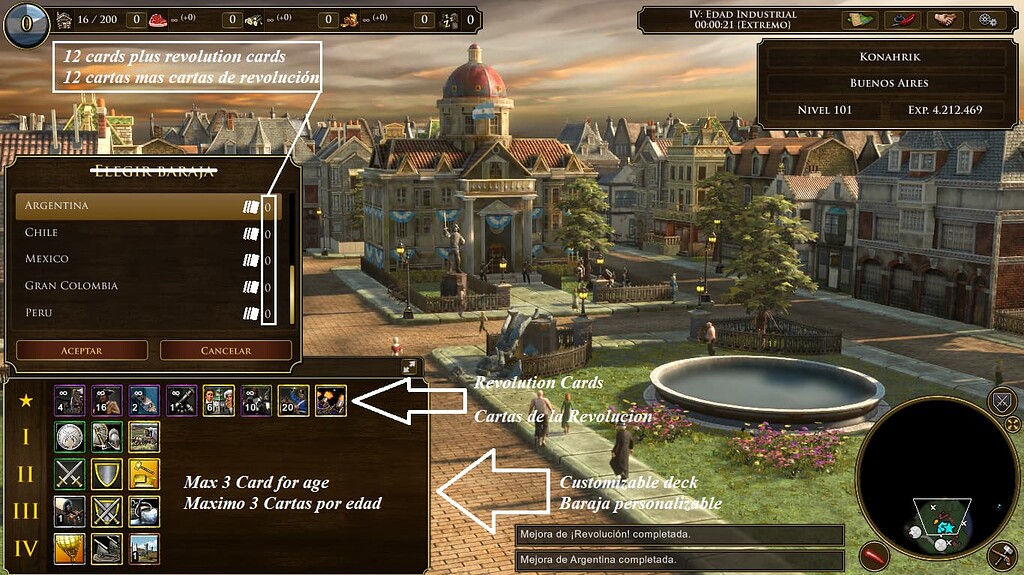The height and width of the screenshot is (575, 1024).
Task: Choose the revolution card showing 20
Action: [293, 400]
